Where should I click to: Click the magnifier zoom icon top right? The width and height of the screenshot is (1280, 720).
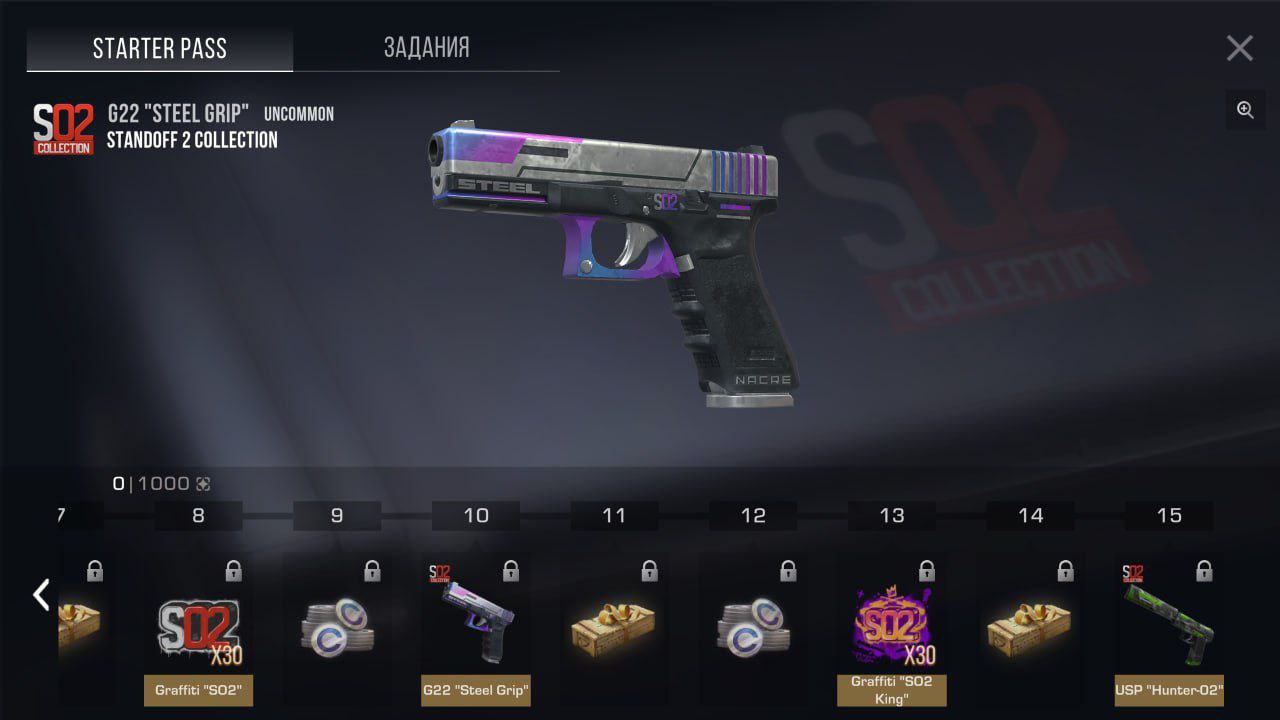pyautogui.click(x=1245, y=110)
